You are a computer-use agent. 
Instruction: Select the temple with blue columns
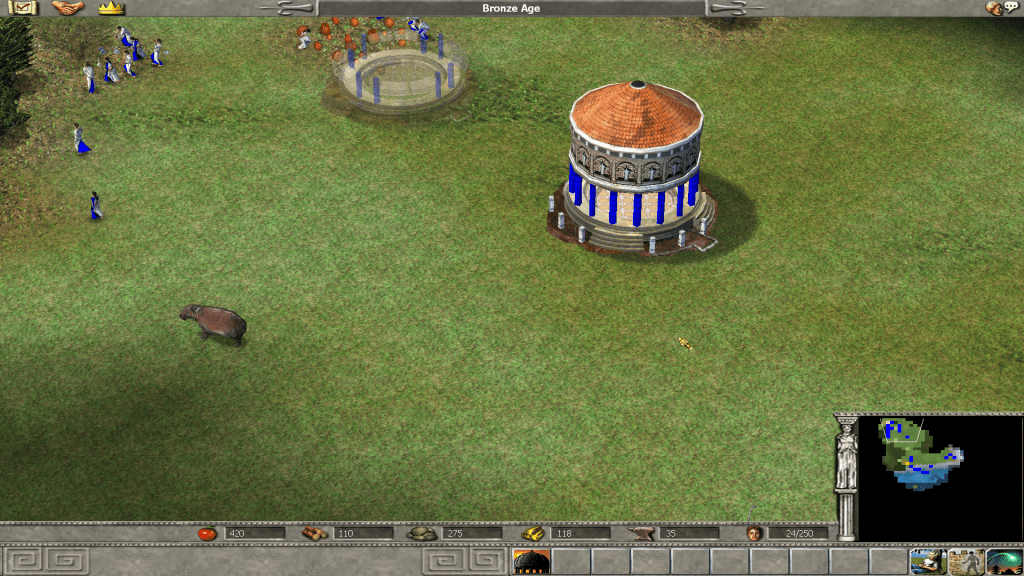(x=634, y=168)
